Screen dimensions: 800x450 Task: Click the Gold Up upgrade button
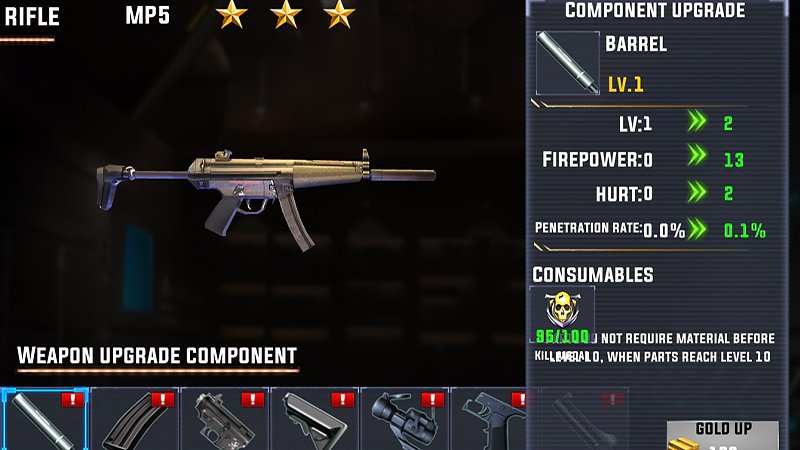tap(723, 435)
